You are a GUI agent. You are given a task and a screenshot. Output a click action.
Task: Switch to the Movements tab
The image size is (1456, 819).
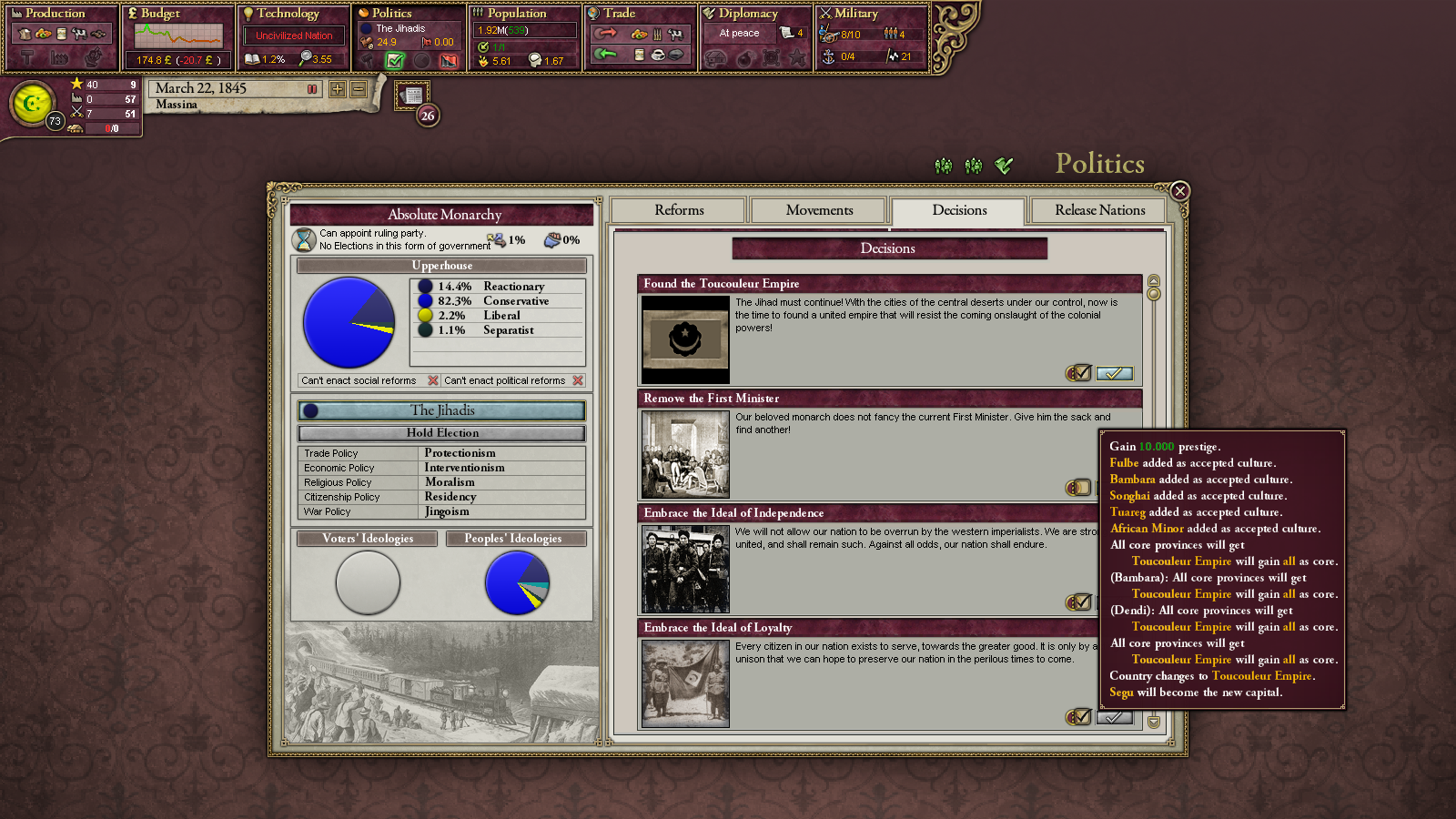pyautogui.click(x=819, y=210)
